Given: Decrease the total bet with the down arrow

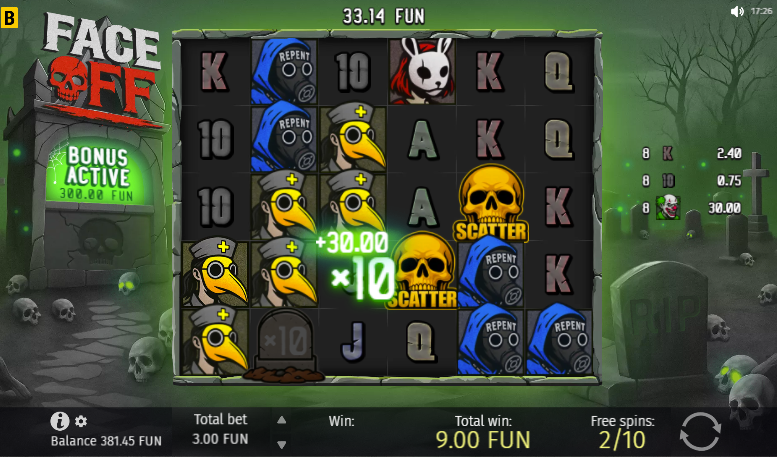Looking at the screenshot, I should 281,444.
